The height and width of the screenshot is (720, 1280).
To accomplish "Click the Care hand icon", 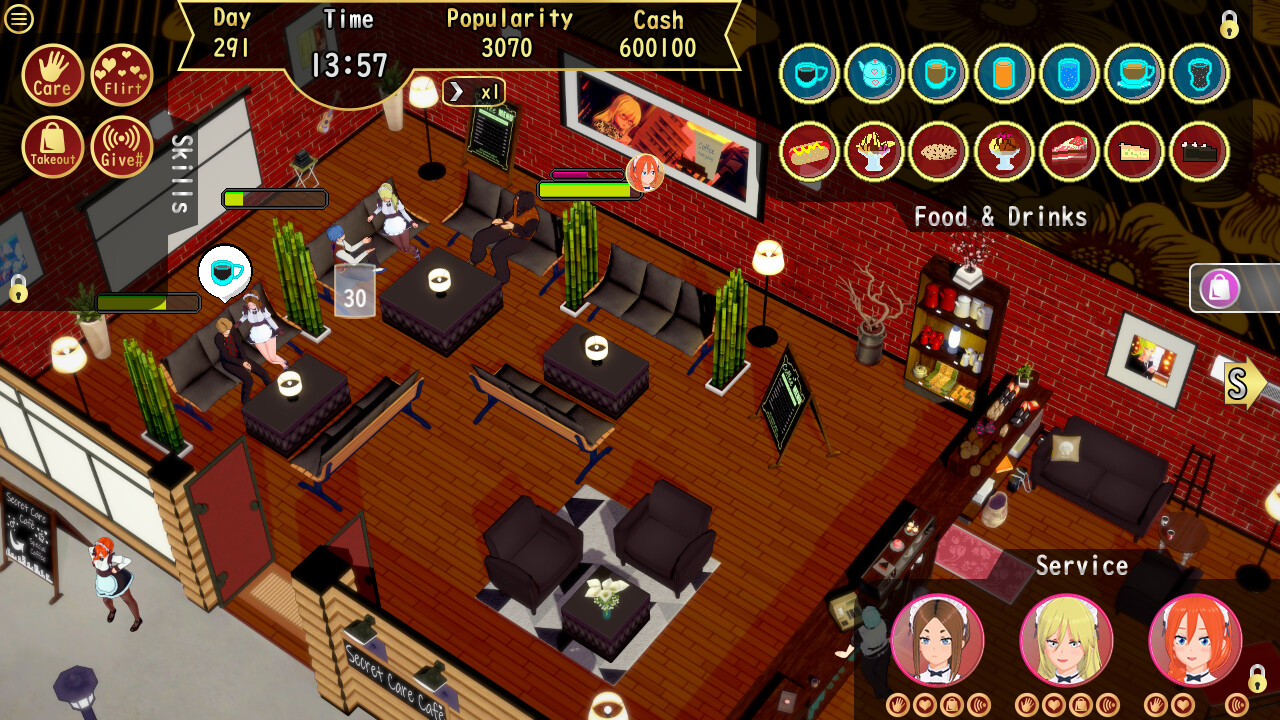I will point(52,76).
